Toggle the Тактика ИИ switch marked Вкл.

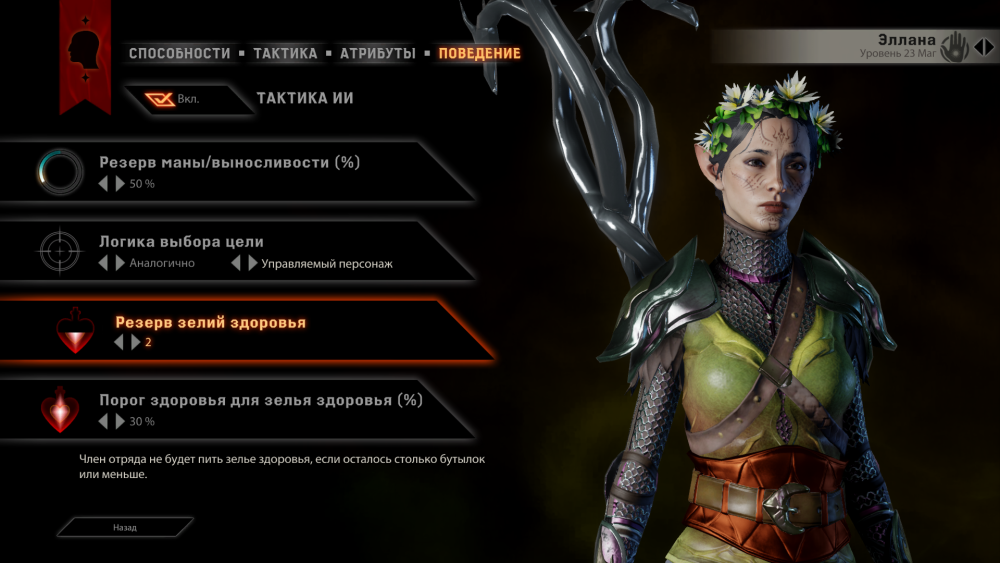tap(173, 99)
